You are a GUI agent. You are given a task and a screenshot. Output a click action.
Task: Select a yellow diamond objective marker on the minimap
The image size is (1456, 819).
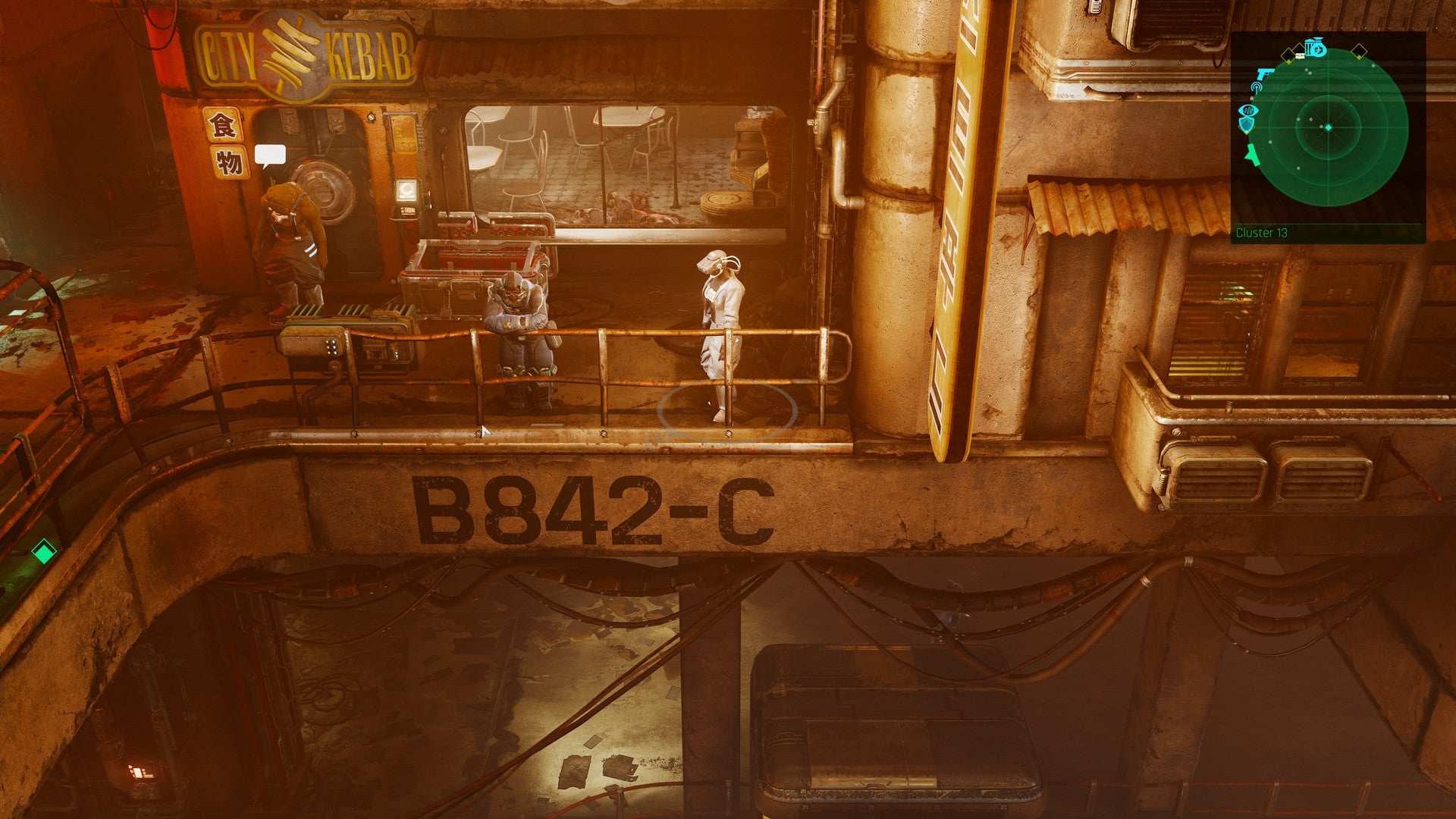coord(1358,50)
